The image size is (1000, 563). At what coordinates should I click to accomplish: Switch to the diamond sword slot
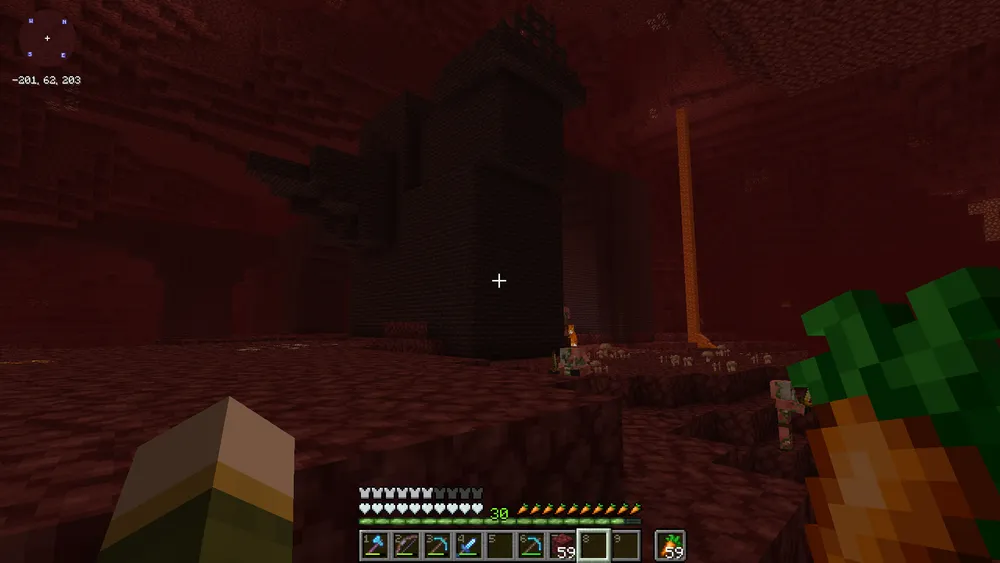point(467,546)
